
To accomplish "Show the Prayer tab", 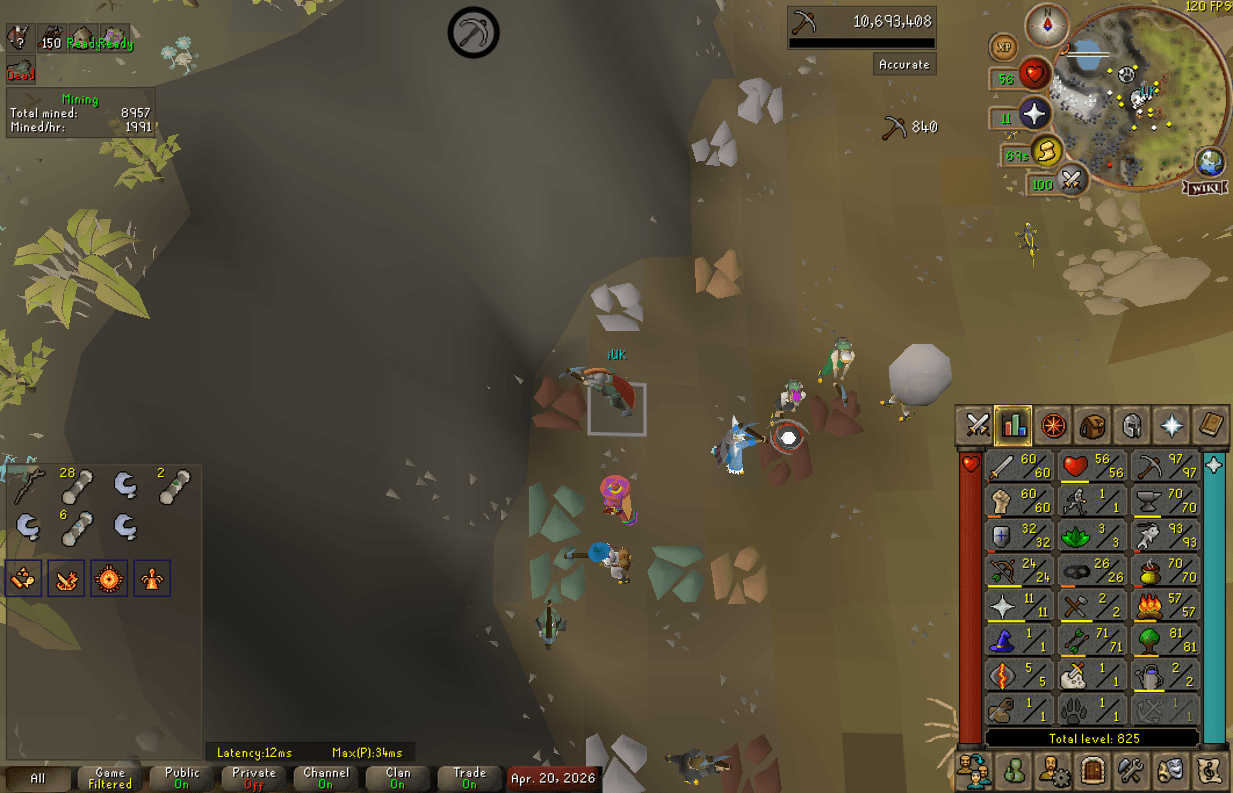I will pos(1171,425).
